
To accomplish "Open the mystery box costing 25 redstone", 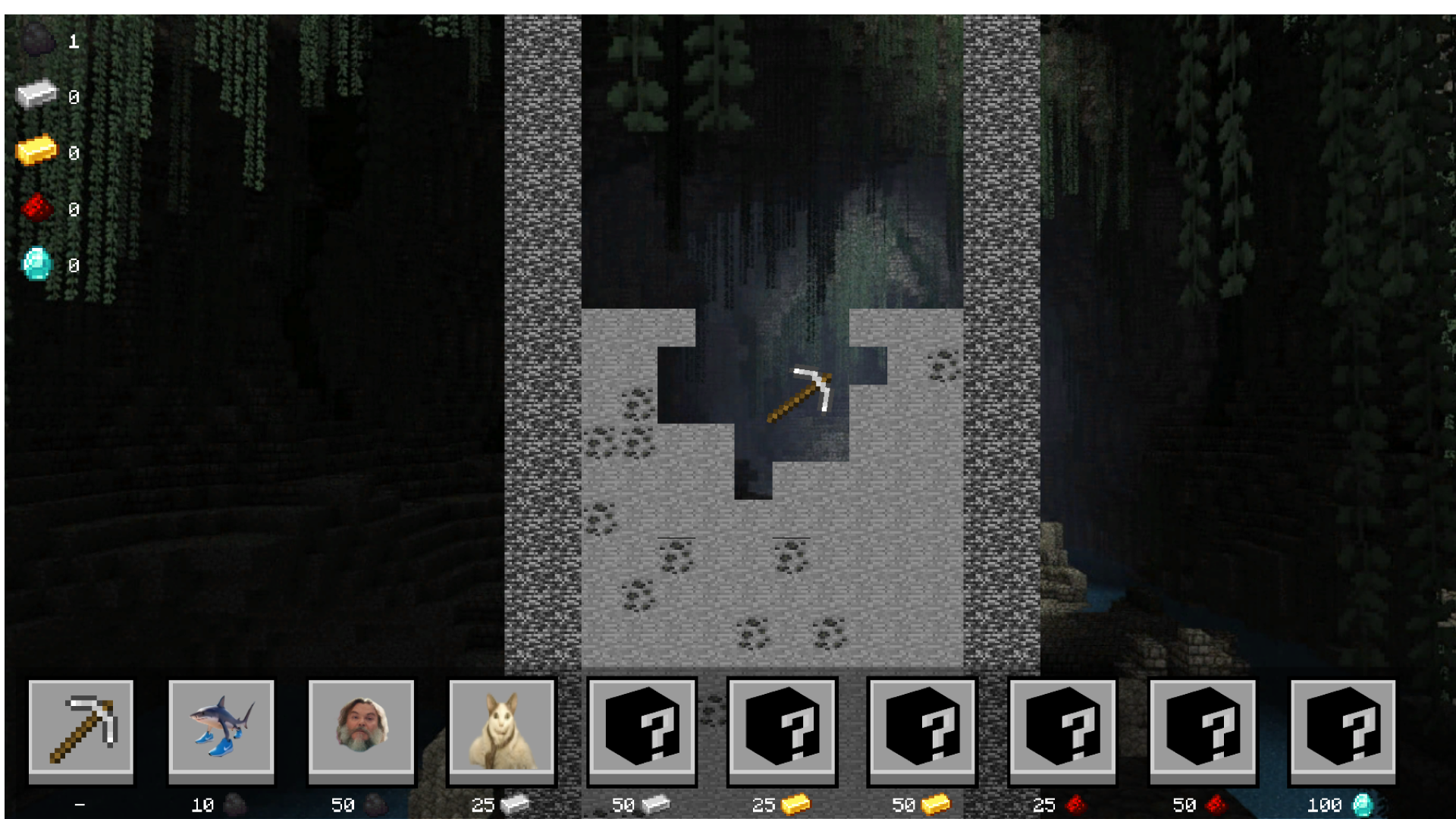I will 1062,730.
